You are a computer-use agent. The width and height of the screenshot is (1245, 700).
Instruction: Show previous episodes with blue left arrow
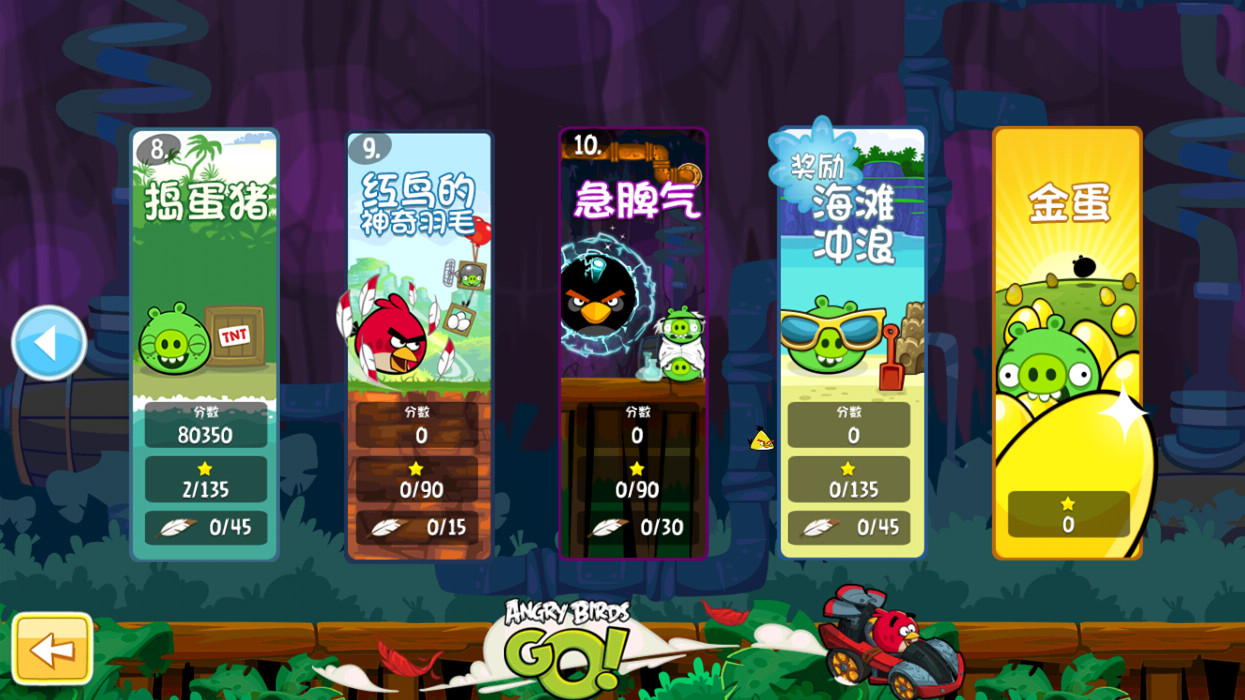tap(48, 343)
